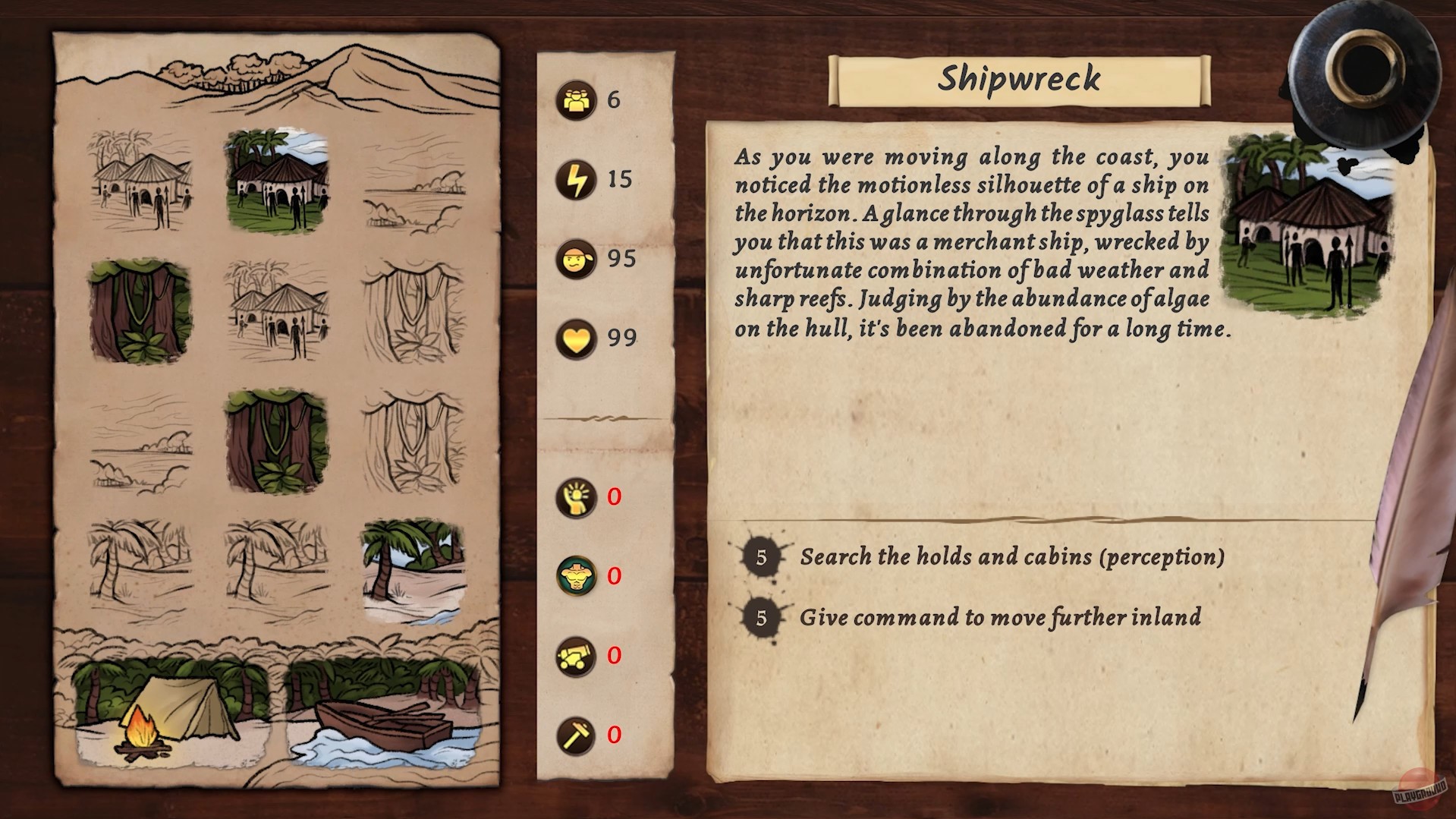Click the ink blot cost 5 beside search option
Screen dimensions: 1456x819
[x=760, y=556]
